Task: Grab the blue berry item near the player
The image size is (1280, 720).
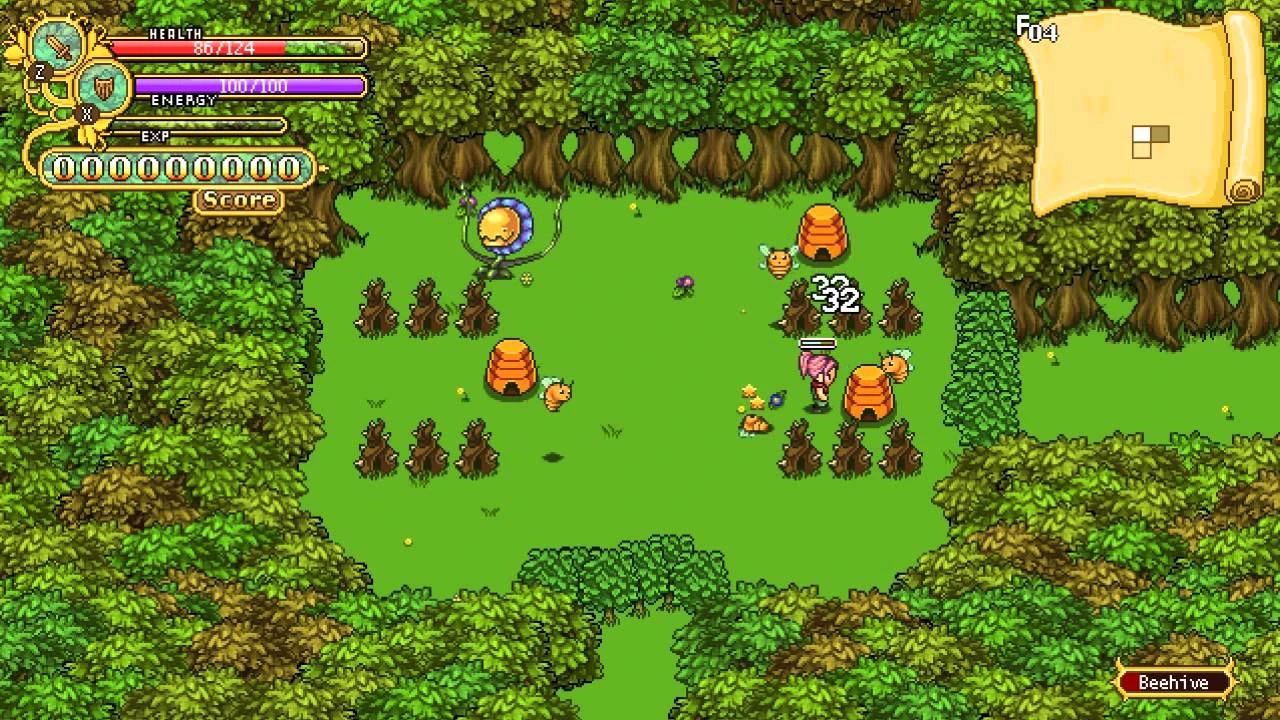Action: [777, 400]
